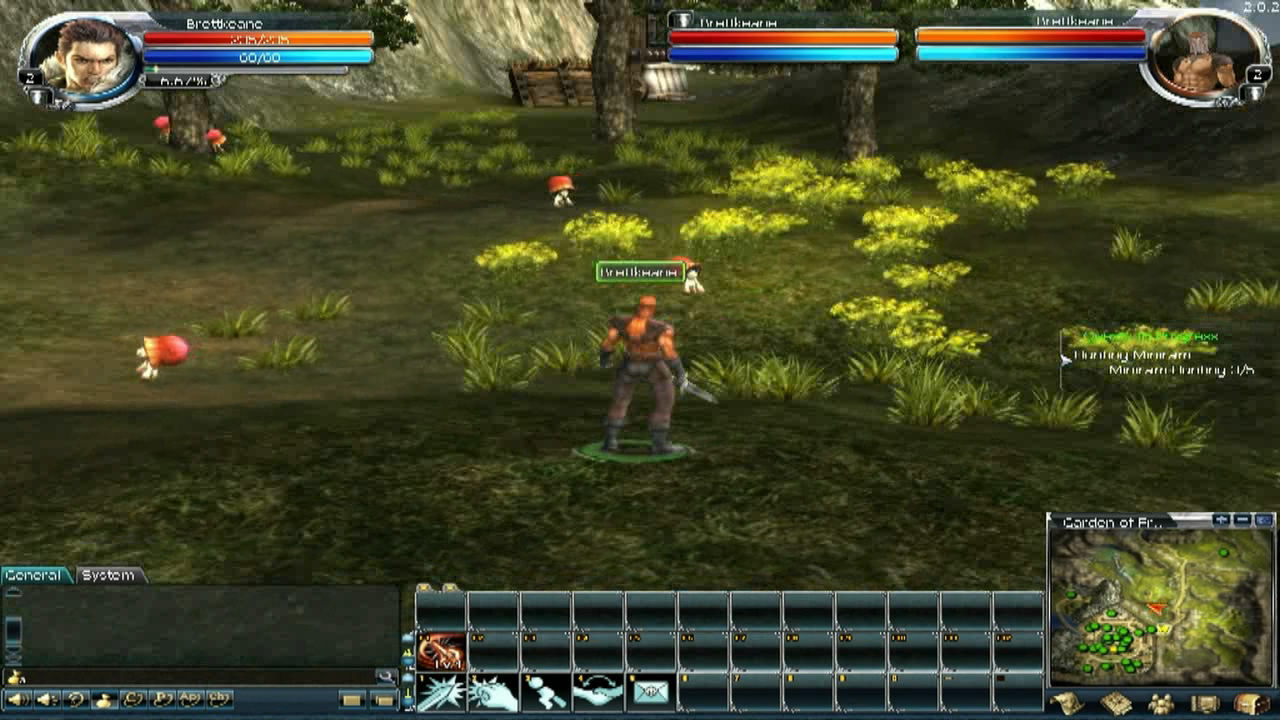Viewport: 1280px width, 720px height.
Task: Open the System chat tab
Action: click(108, 576)
